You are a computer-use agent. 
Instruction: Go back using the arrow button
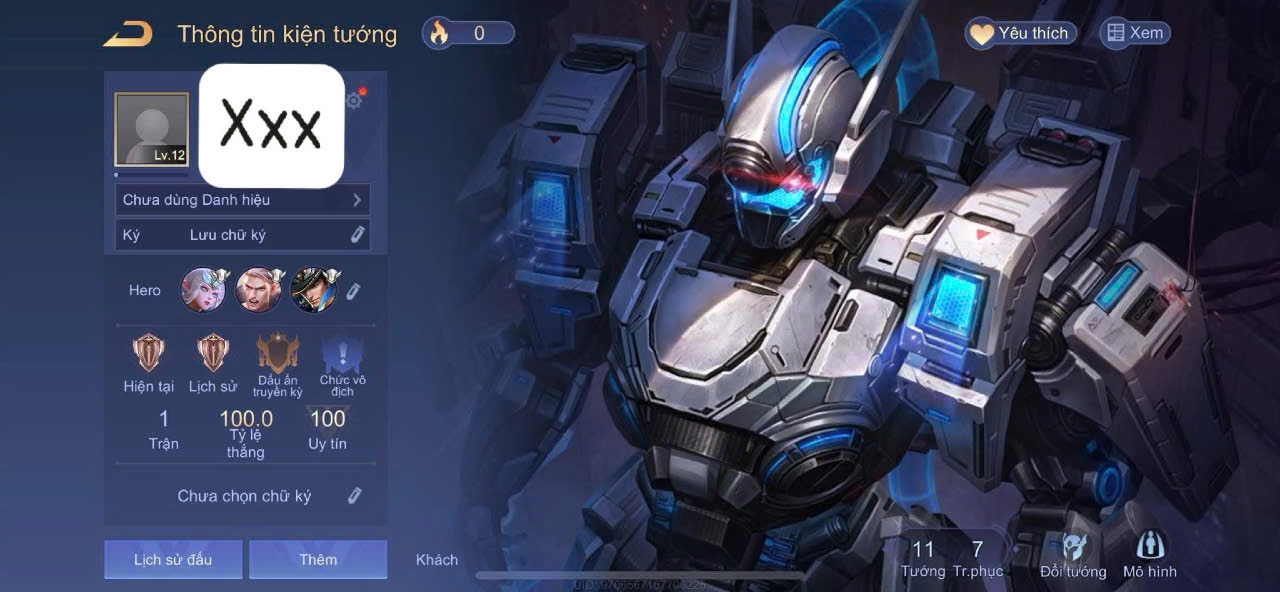pyautogui.click(x=128, y=34)
